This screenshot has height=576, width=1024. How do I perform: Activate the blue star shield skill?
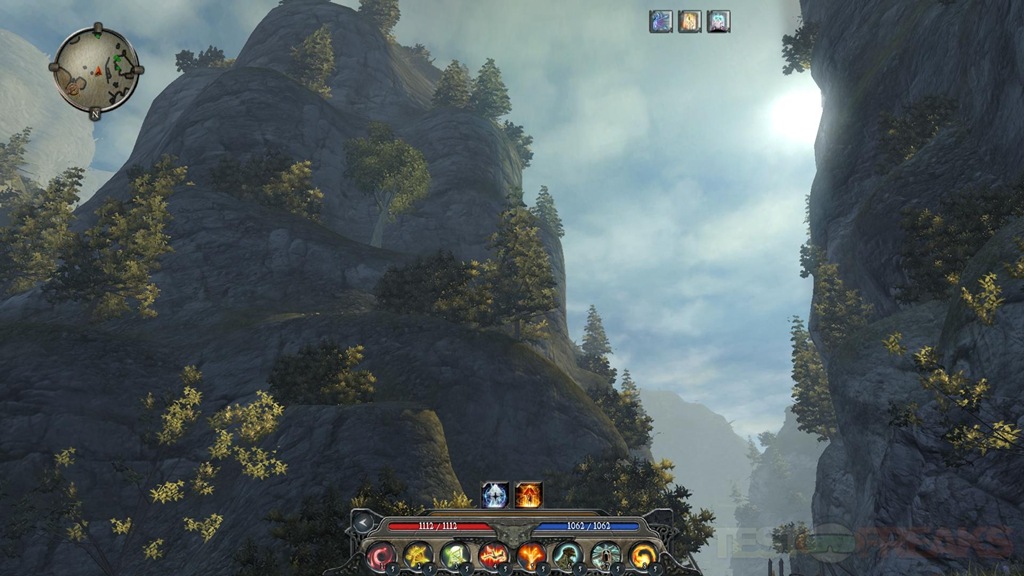(x=495, y=494)
